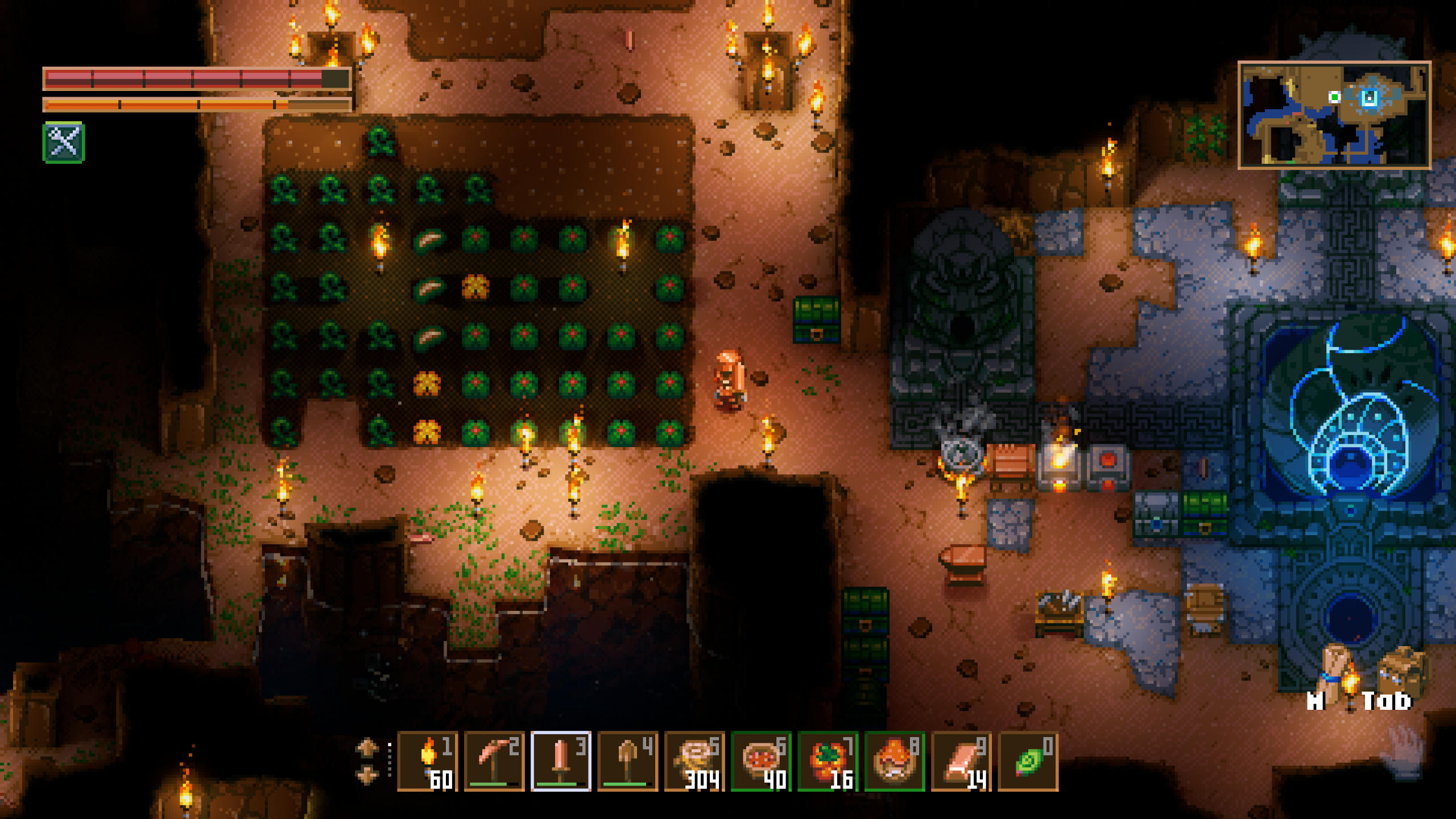Select the torch stack in hotbar slot 1
The image size is (1456, 819).
(x=428, y=761)
